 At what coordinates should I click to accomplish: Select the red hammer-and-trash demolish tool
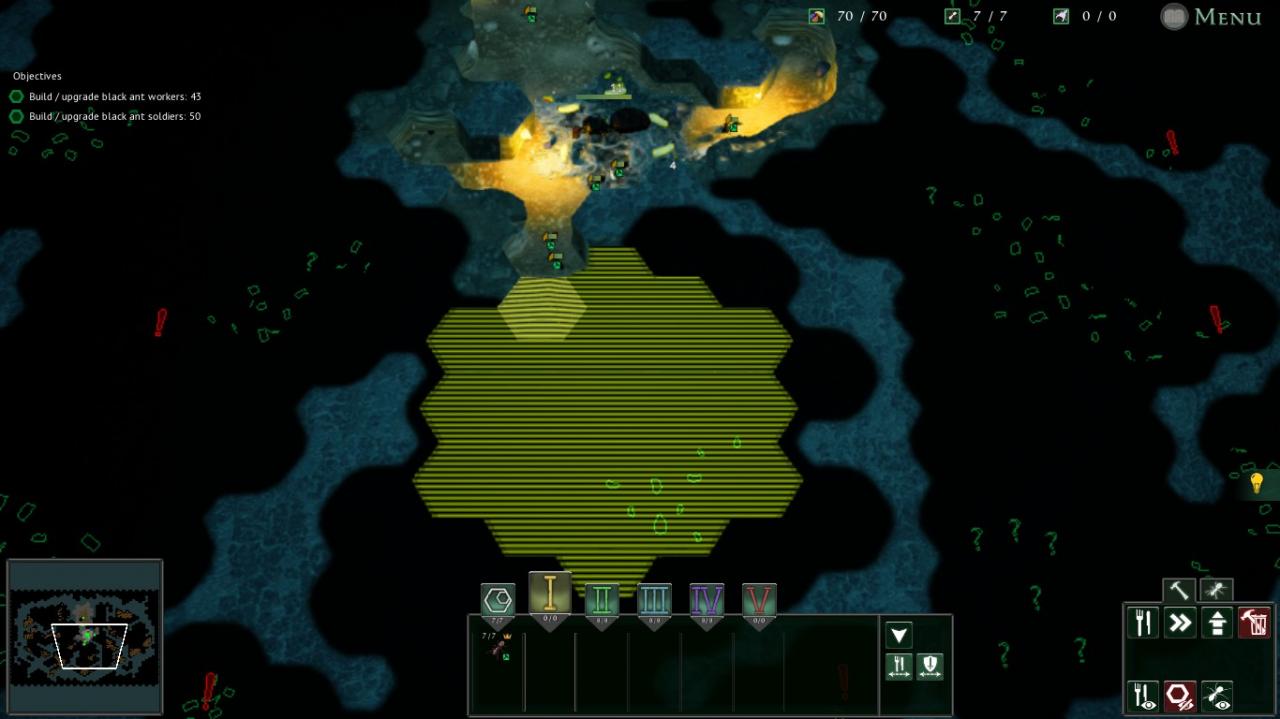[x=1254, y=623]
